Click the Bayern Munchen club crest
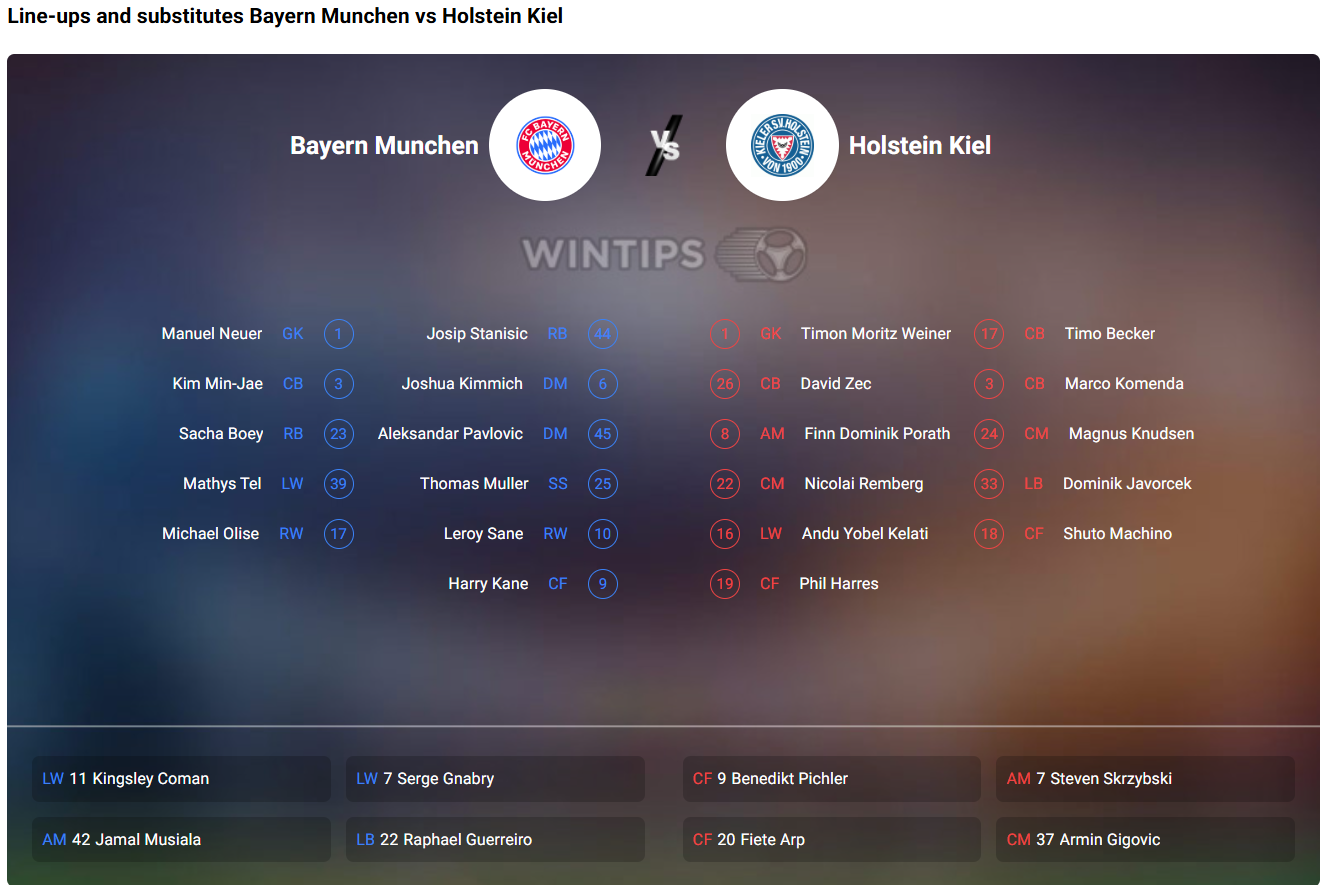This screenshot has height=885, width=1327. pos(545,145)
